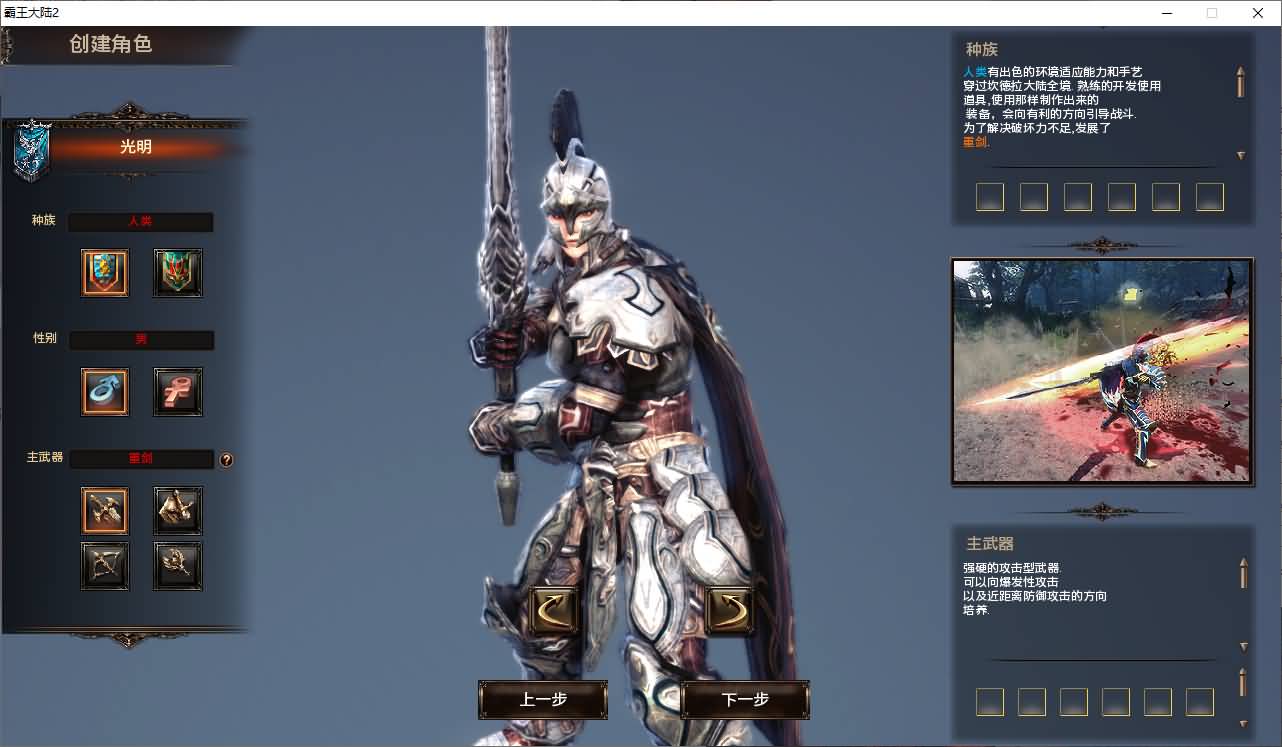Open the 重剑 weapon selector box

coord(140,459)
